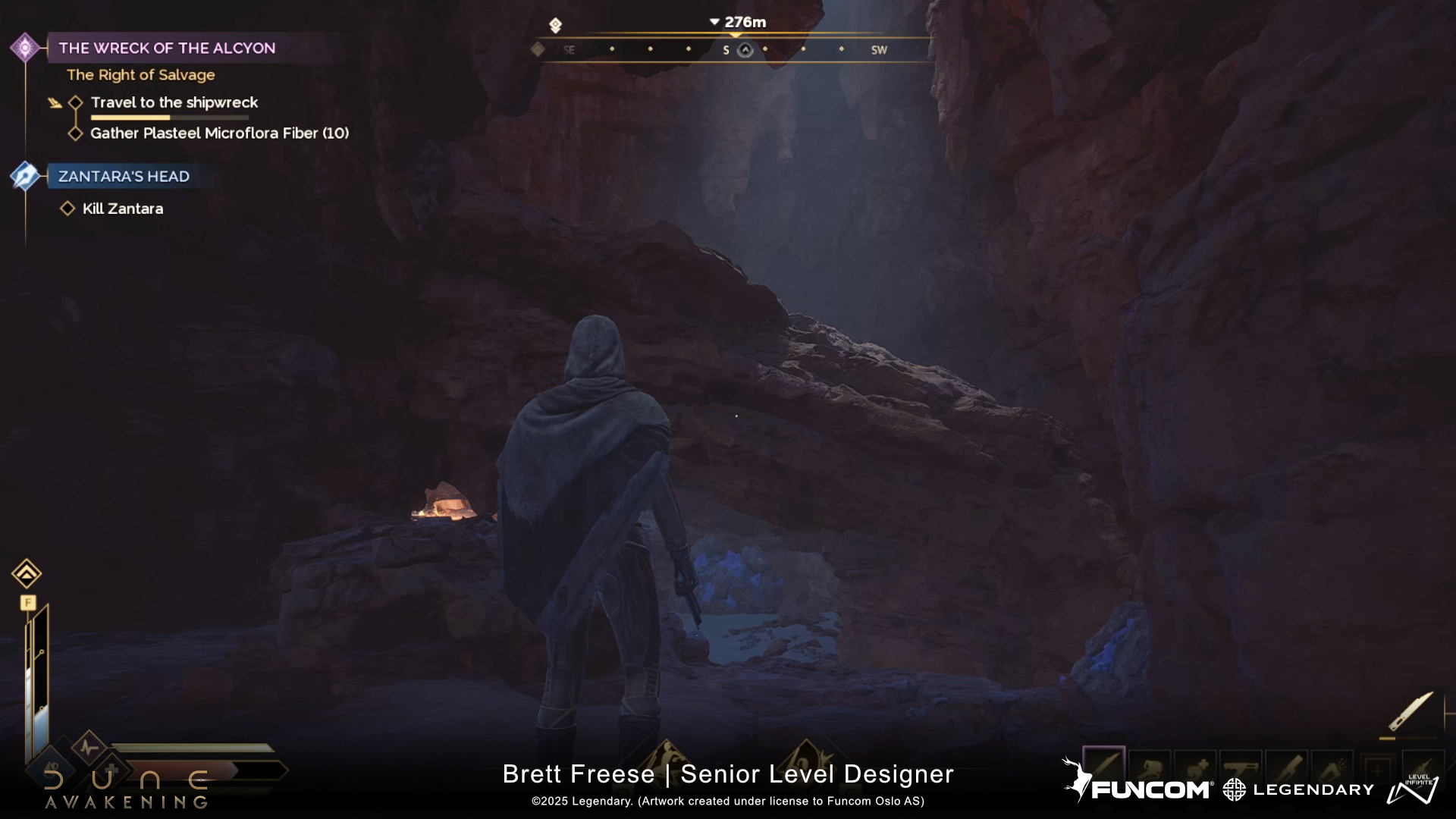Open the Zantara's Head contract tracker

pyautogui.click(x=124, y=177)
